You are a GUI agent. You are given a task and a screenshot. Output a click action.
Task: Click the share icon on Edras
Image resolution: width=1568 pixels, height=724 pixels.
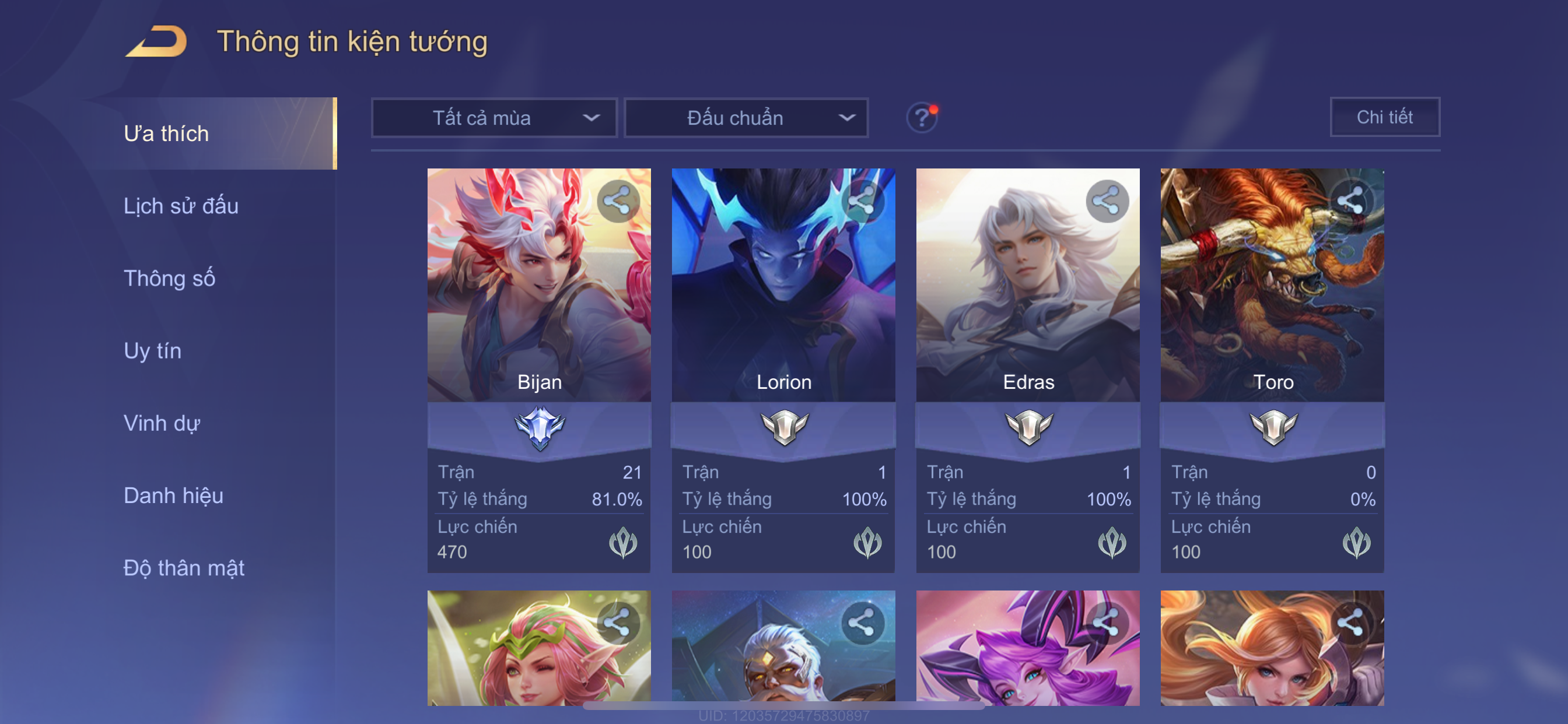[x=1106, y=201]
